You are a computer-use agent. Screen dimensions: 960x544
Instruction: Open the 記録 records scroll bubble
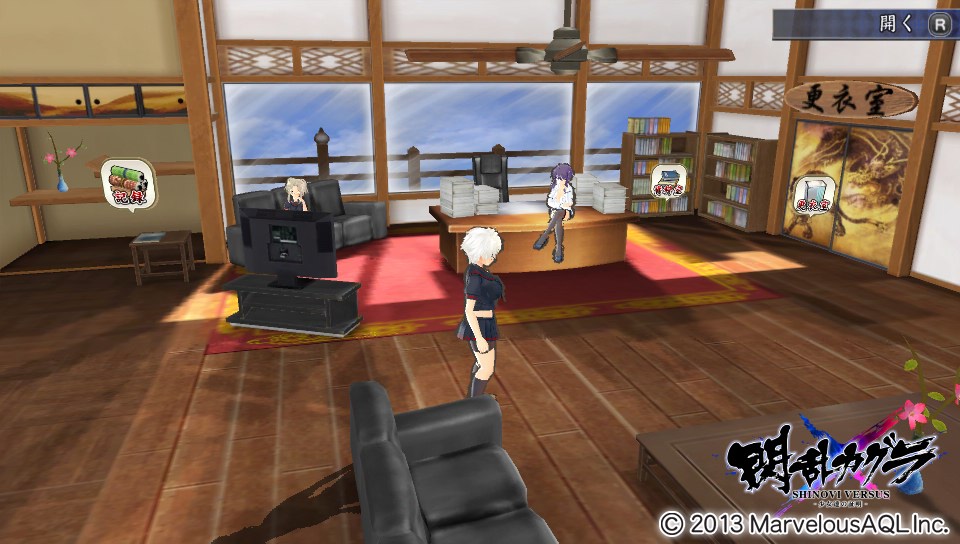point(125,183)
